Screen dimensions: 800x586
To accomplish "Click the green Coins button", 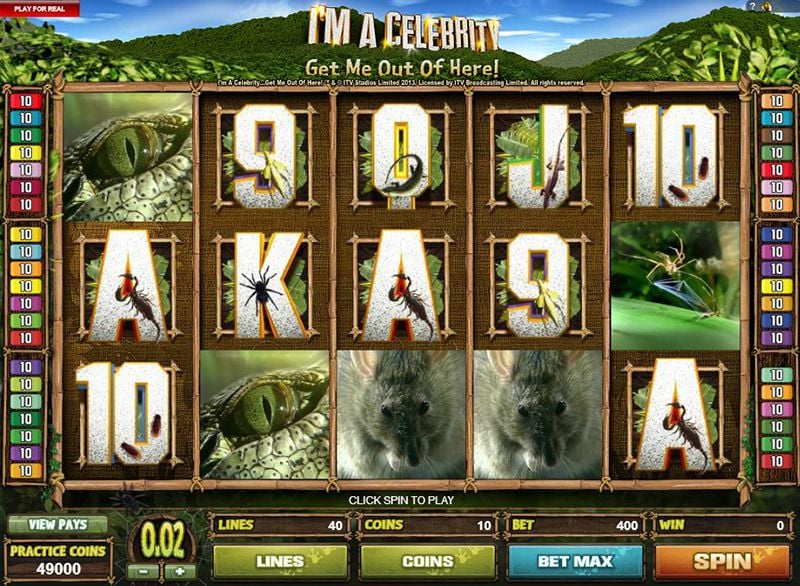I will click(x=426, y=561).
